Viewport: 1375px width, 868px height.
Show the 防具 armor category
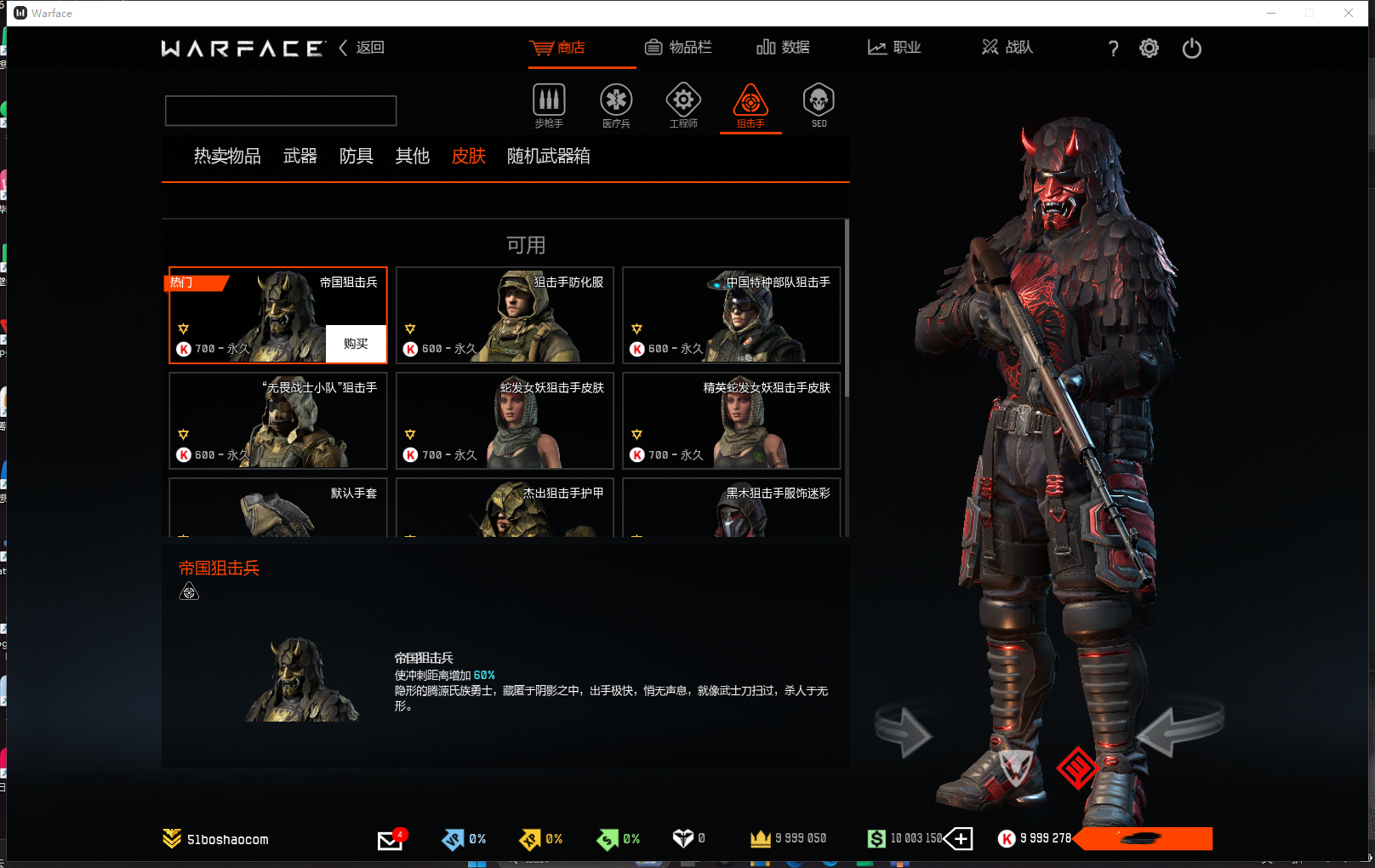pyautogui.click(x=357, y=157)
